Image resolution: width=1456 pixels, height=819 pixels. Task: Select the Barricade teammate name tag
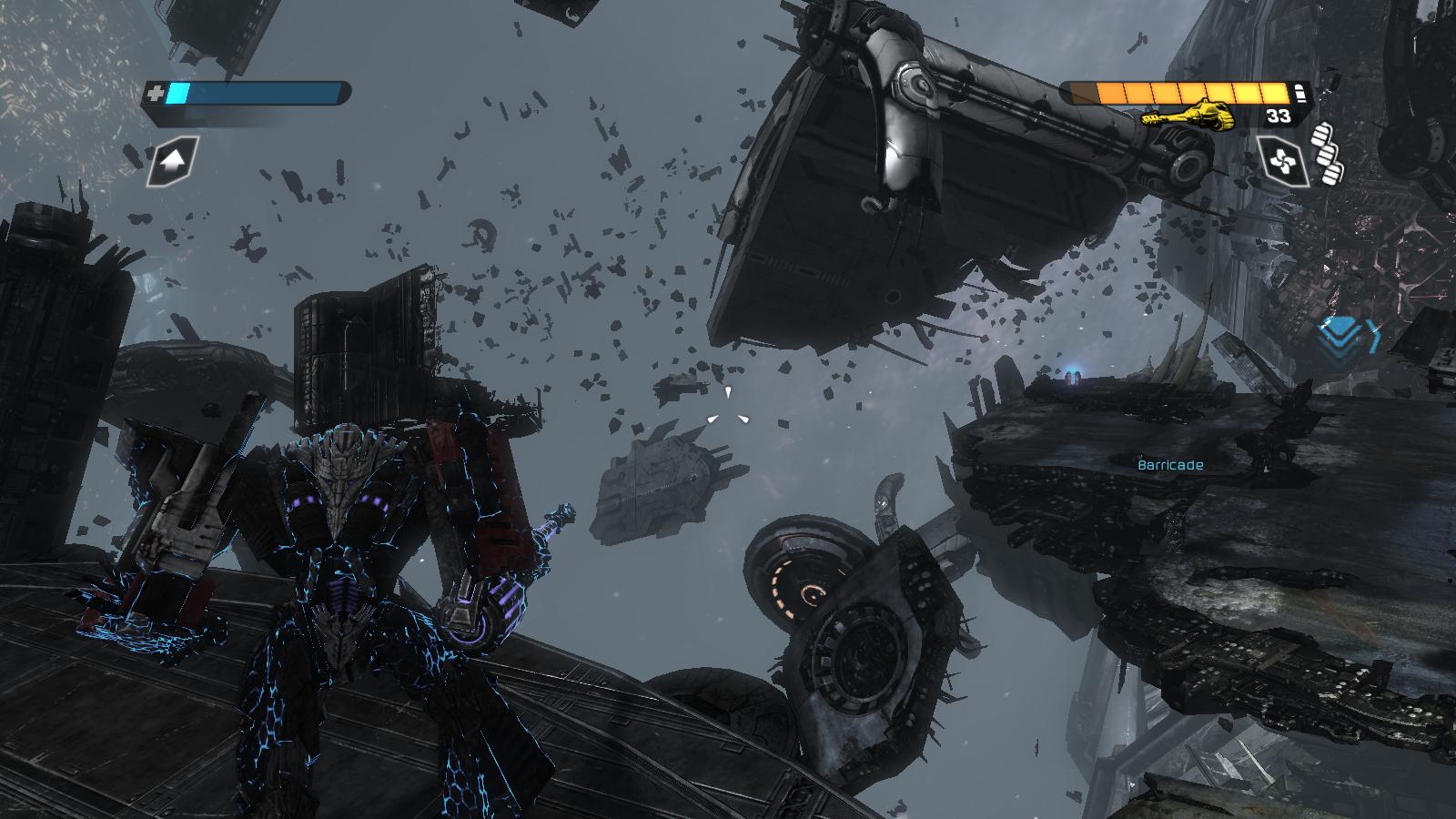[1170, 465]
